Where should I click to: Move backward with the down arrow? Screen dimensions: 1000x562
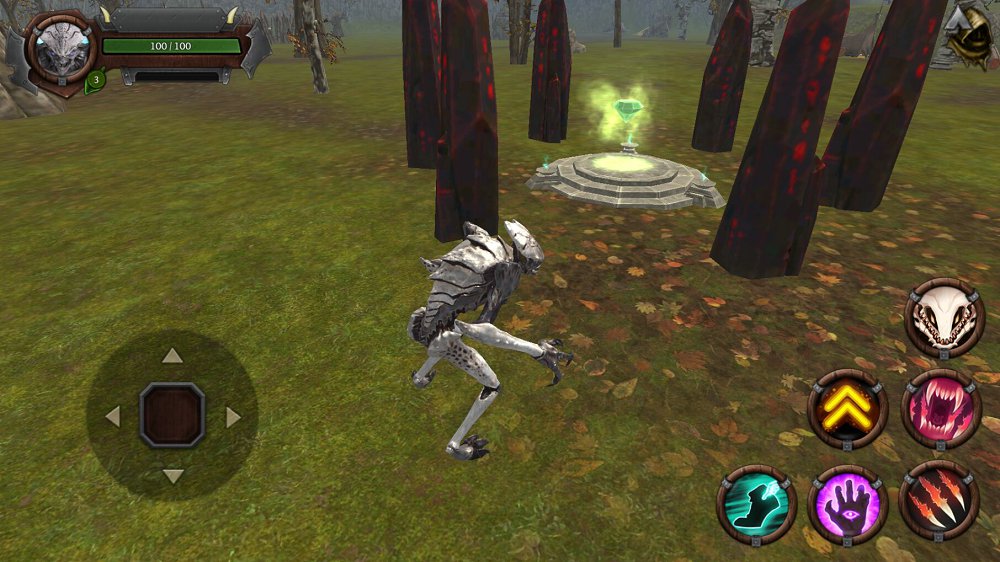click(172, 476)
